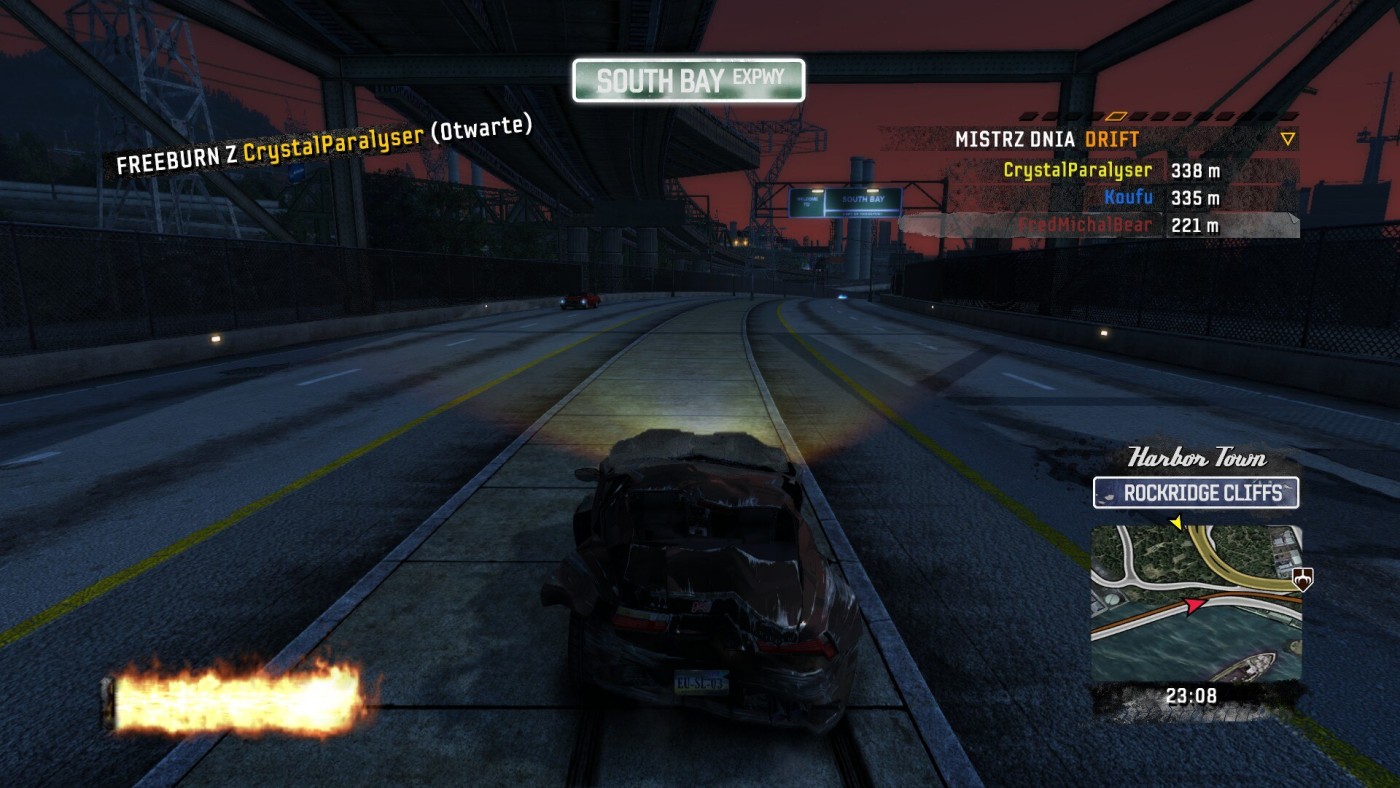The image size is (1400, 788).
Task: Expand the yellow triangle next to DRIFT
Action: point(1288,140)
